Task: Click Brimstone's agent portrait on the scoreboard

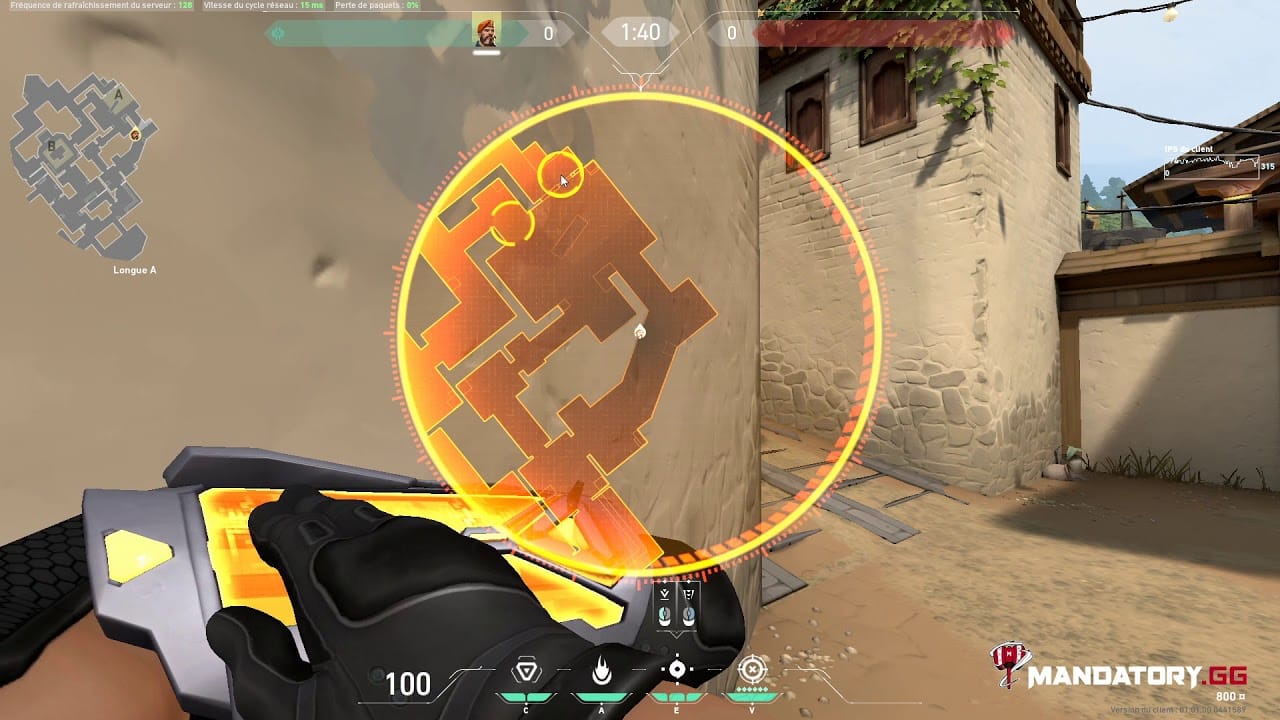Action: [x=486, y=30]
